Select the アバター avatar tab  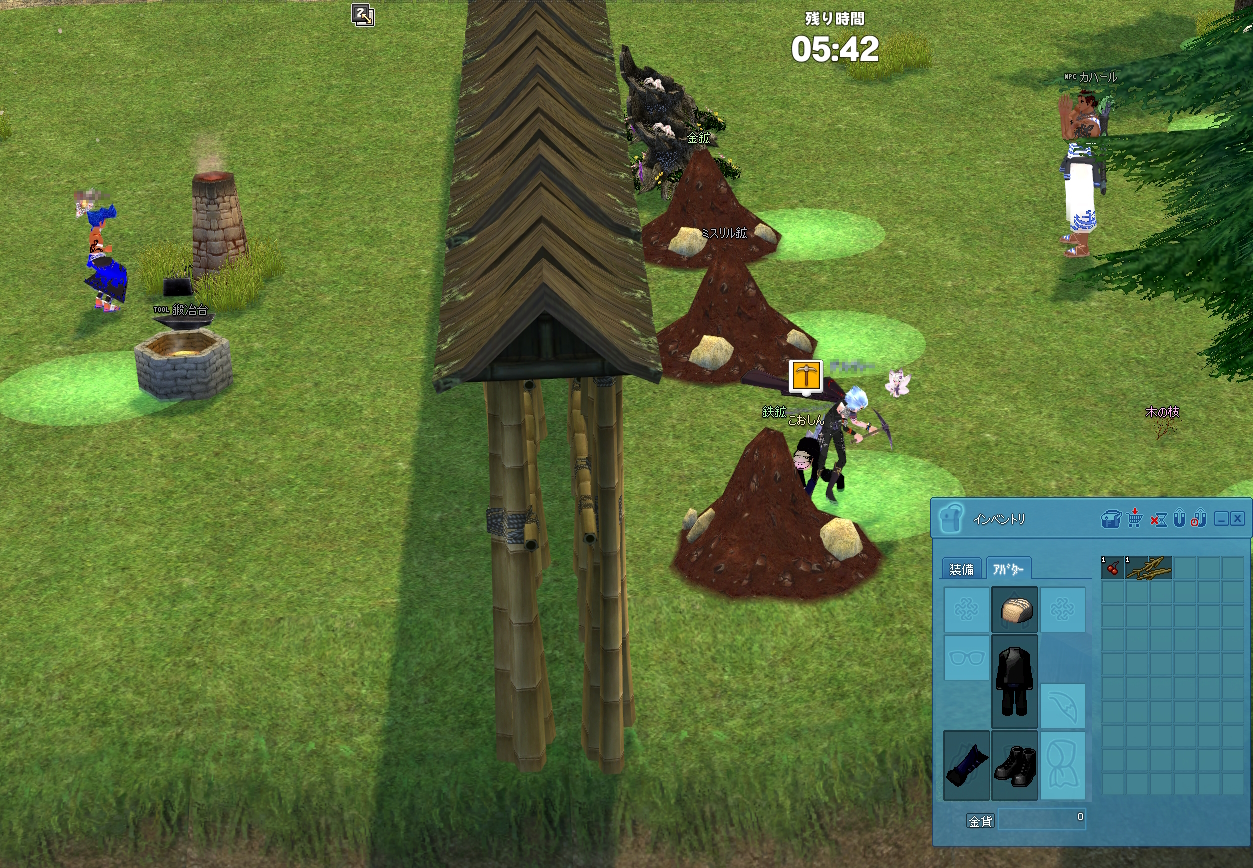pyautogui.click(x=1008, y=569)
